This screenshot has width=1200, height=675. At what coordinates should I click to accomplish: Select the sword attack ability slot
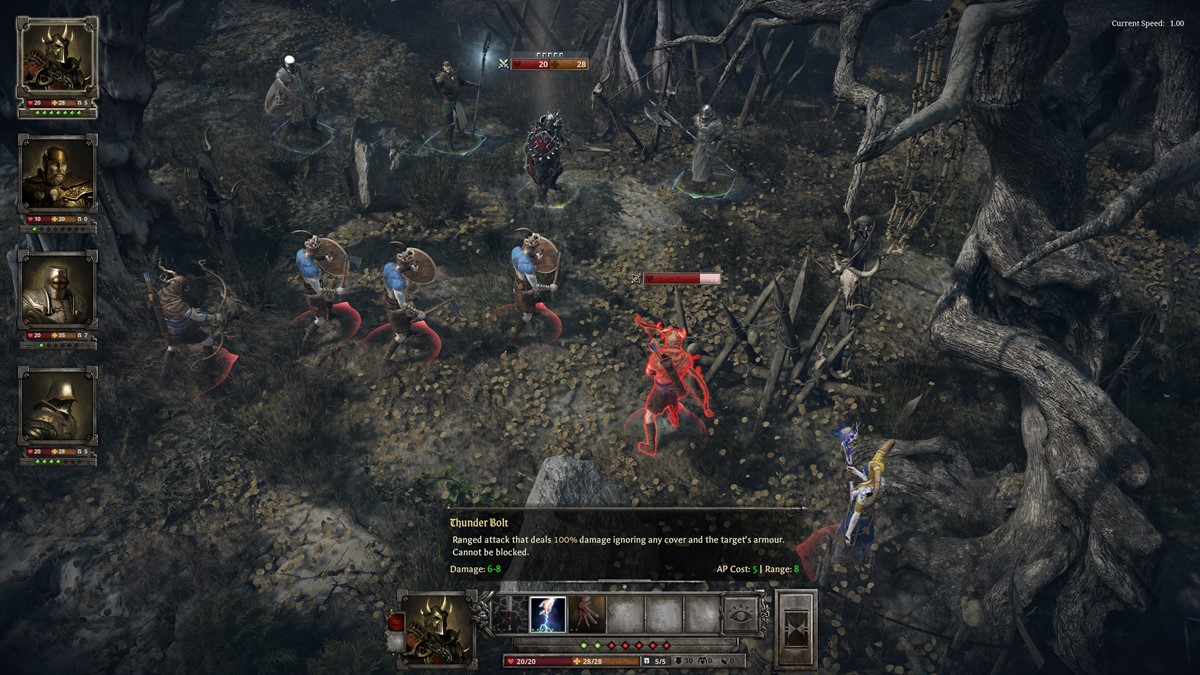[x=509, y=615]
